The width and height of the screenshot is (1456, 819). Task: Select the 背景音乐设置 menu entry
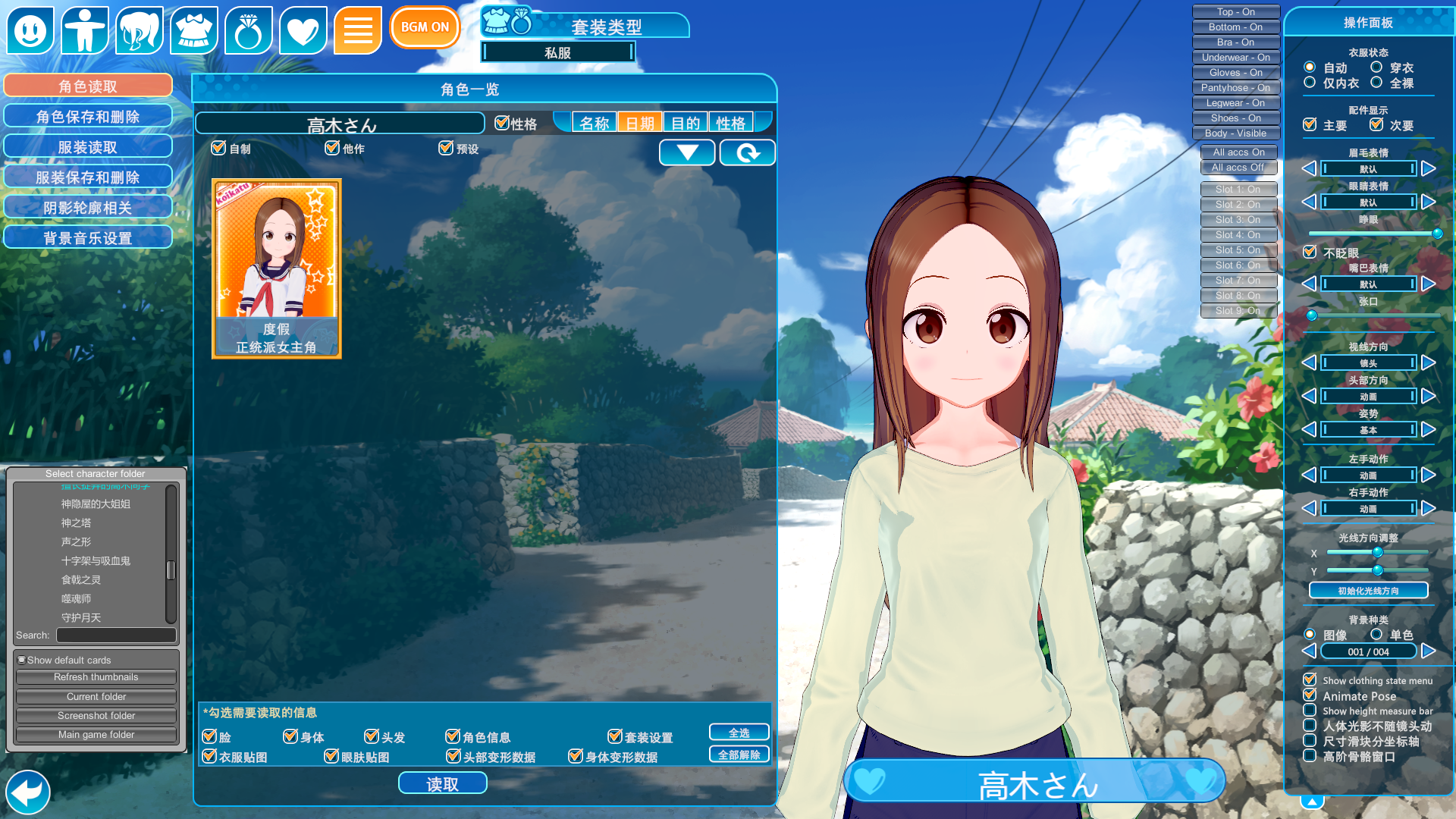click(88, 238)
